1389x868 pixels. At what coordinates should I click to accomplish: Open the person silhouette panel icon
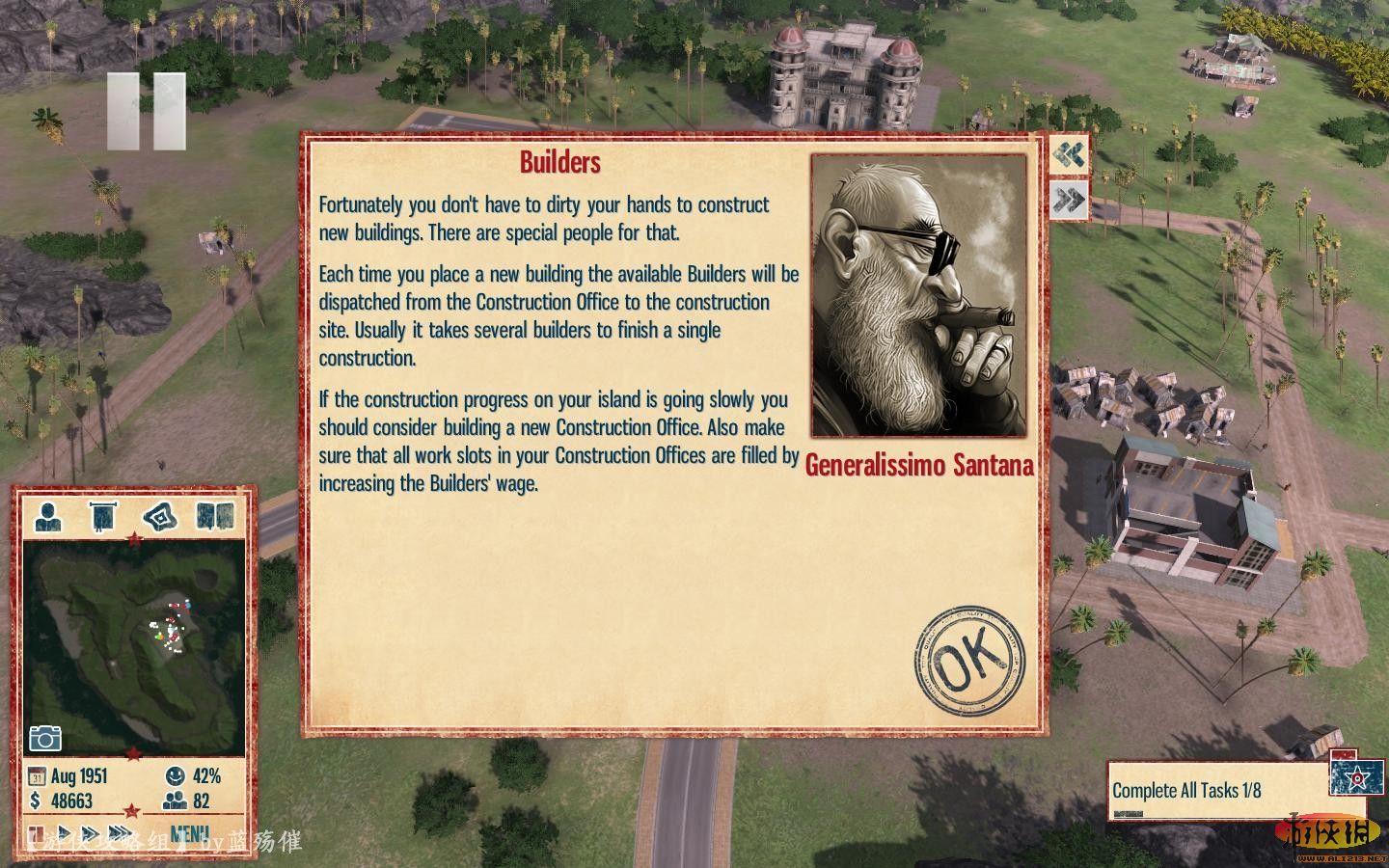[48, 516]
